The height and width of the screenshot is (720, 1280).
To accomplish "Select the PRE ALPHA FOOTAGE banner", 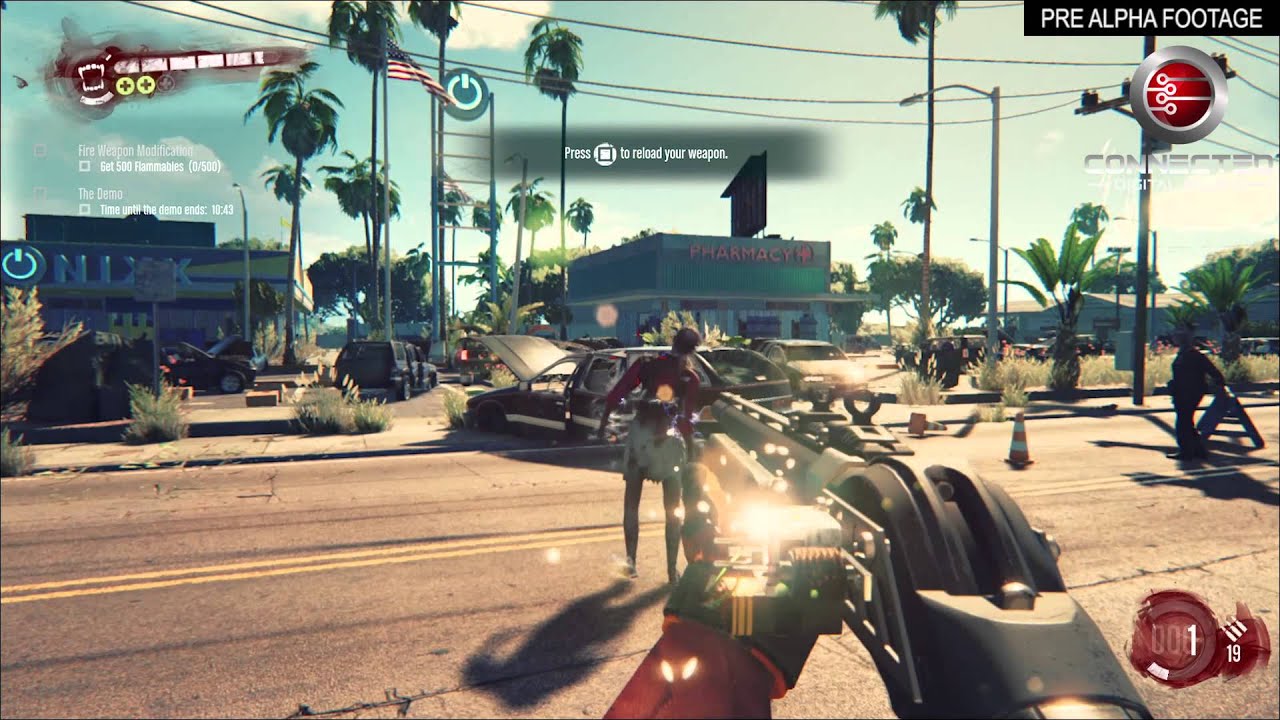I will pyautogui.click(x=1150, y=18).
